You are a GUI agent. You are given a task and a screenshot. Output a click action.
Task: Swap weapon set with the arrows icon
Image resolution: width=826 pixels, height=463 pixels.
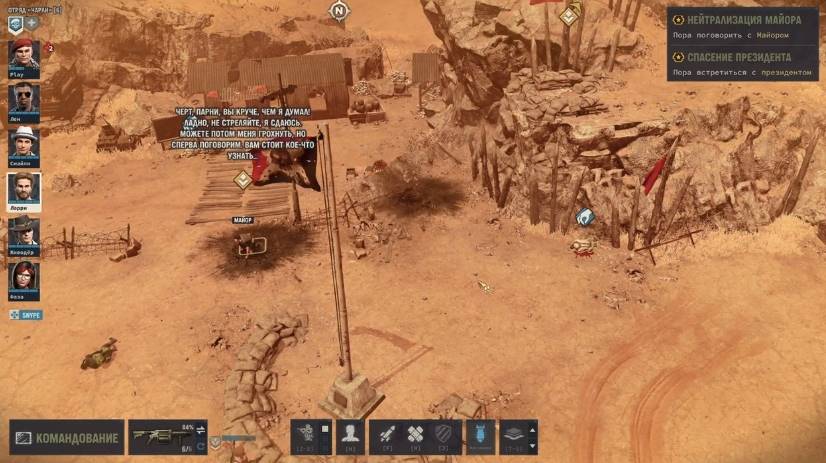pos(200,430)
